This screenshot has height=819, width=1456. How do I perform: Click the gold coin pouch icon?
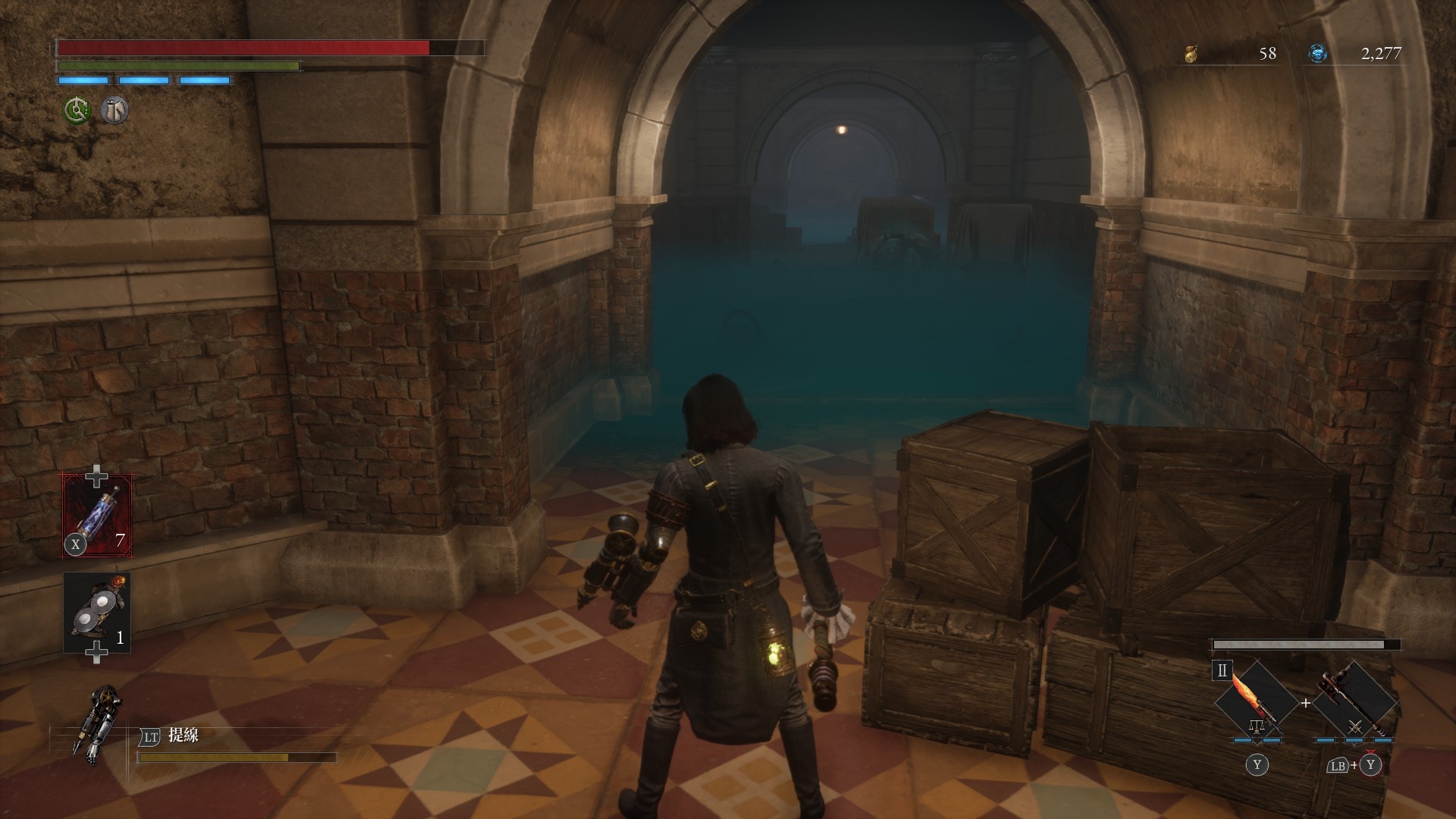coord(1191,53)
